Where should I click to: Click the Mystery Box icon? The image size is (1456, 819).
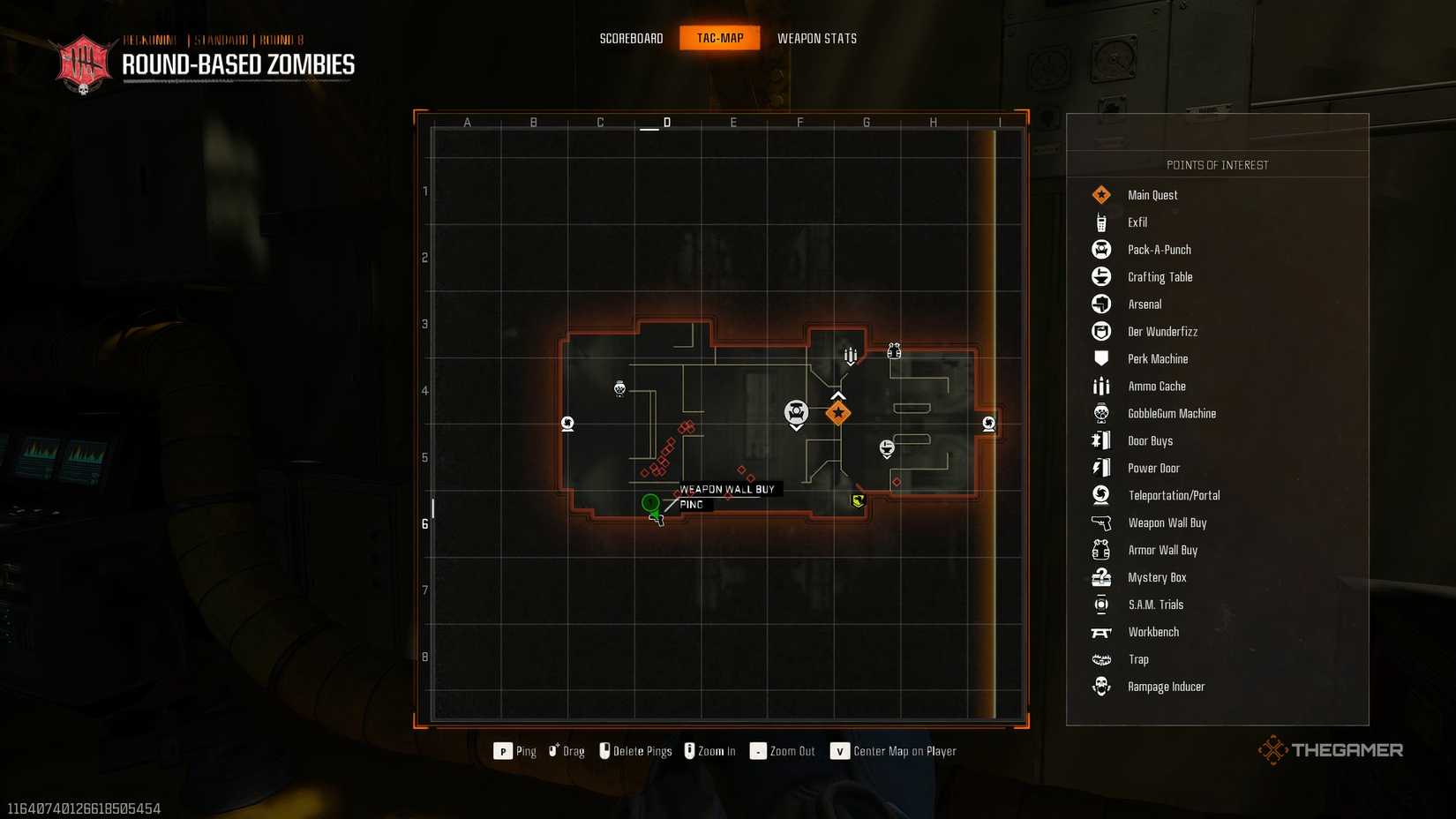point(1101,576)
